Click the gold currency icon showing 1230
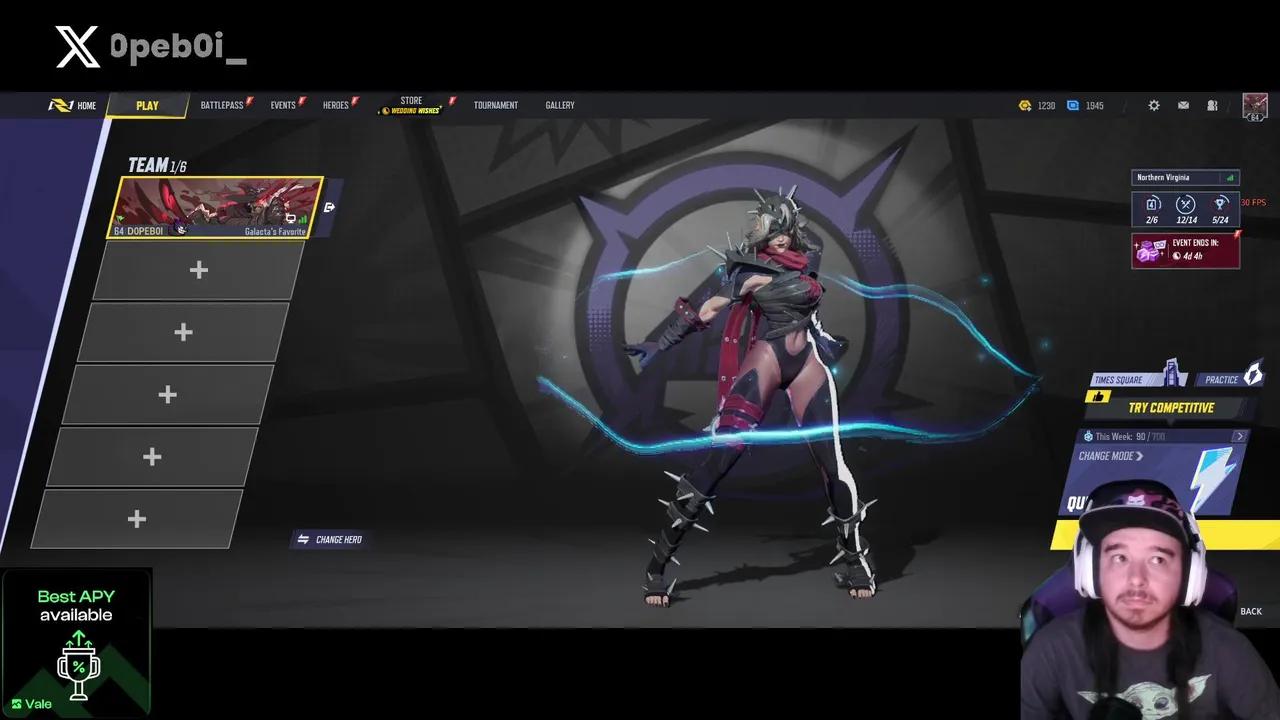Screen dimensions: 1280x720 coord(1026,105)
